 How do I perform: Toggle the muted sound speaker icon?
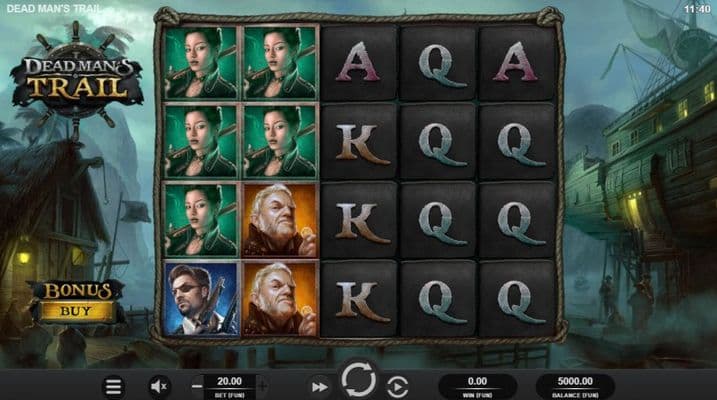[159, 385]
